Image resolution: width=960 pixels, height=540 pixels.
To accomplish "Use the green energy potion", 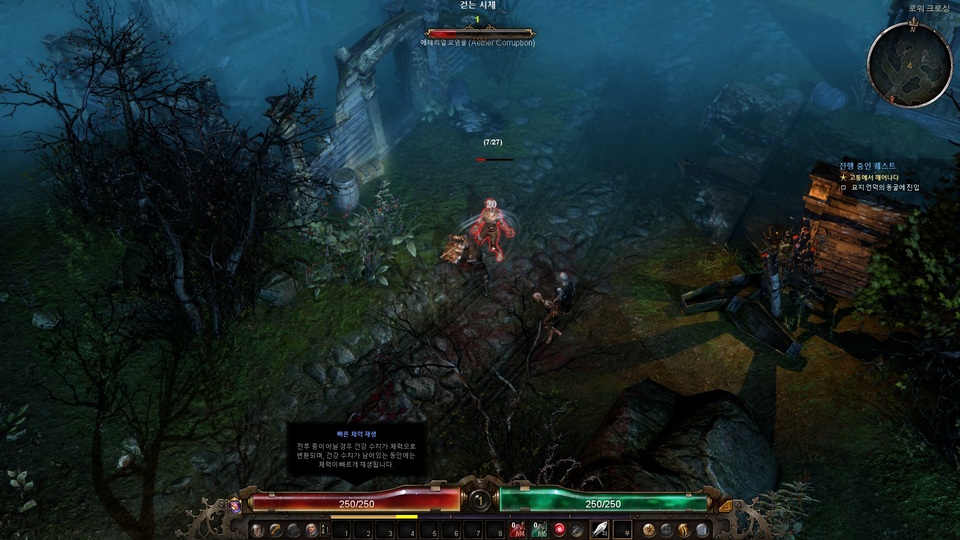I will pos(539,529).
